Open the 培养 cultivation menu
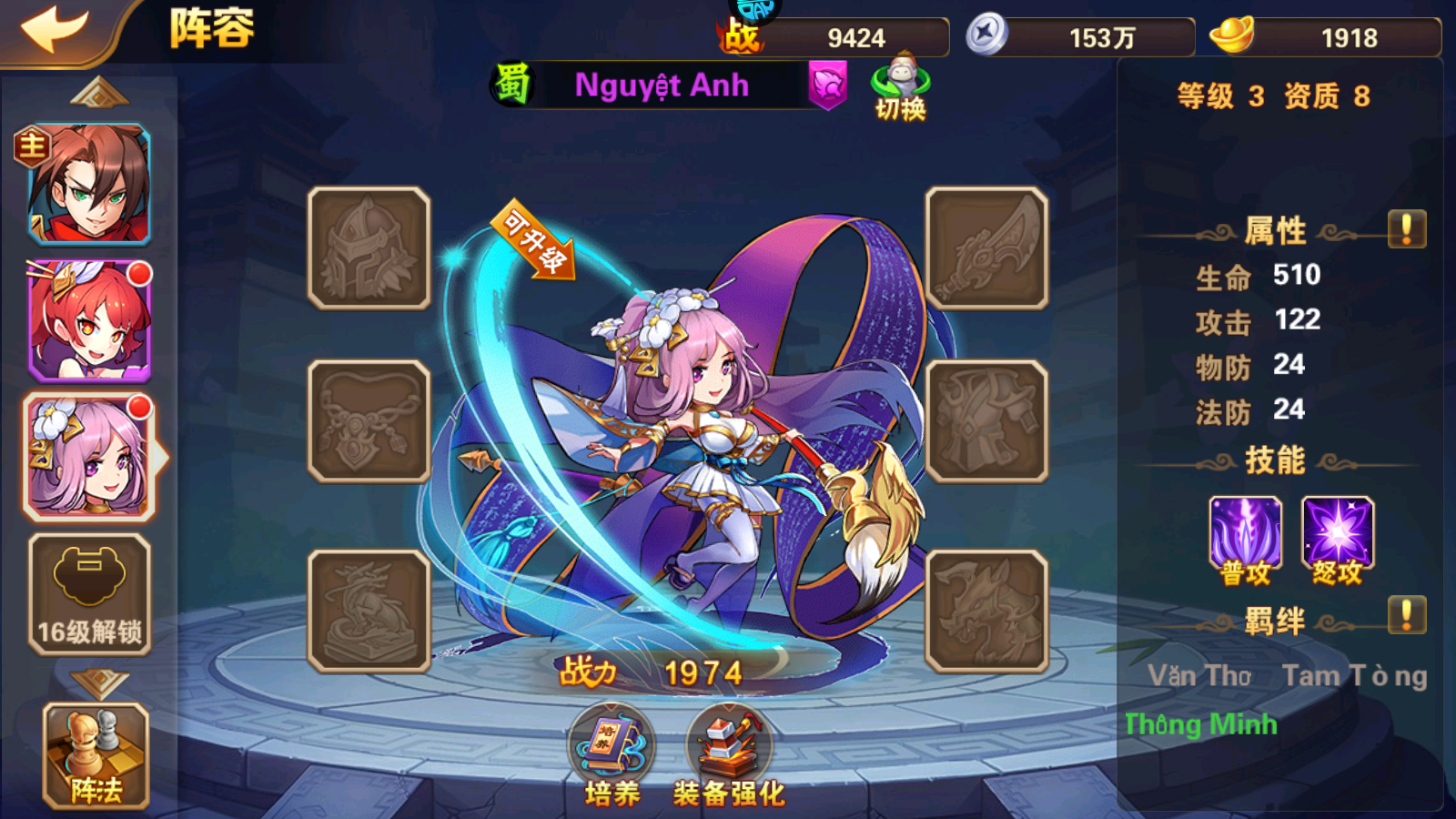Screen dimensions: 1456x819 [x=612, y=746]
